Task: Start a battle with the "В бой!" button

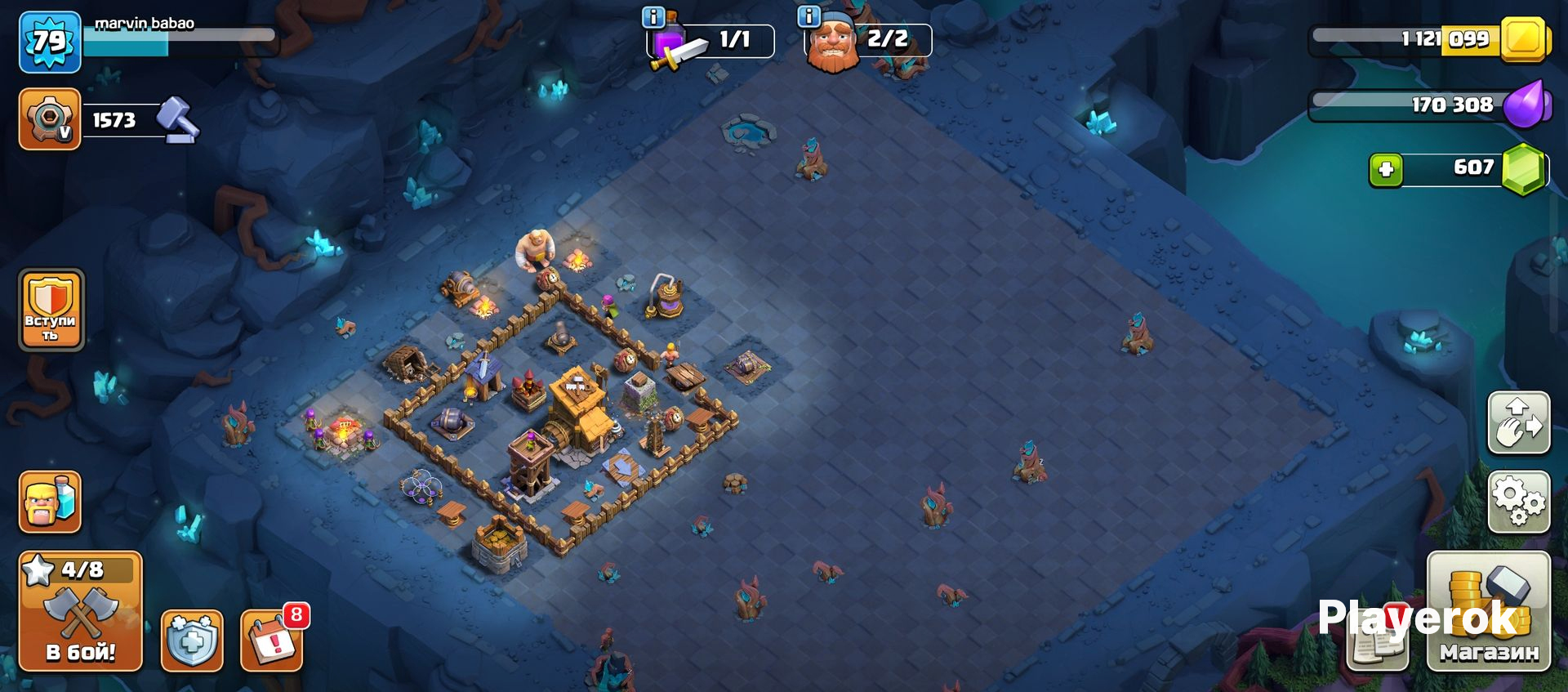Action: [80, 611]
